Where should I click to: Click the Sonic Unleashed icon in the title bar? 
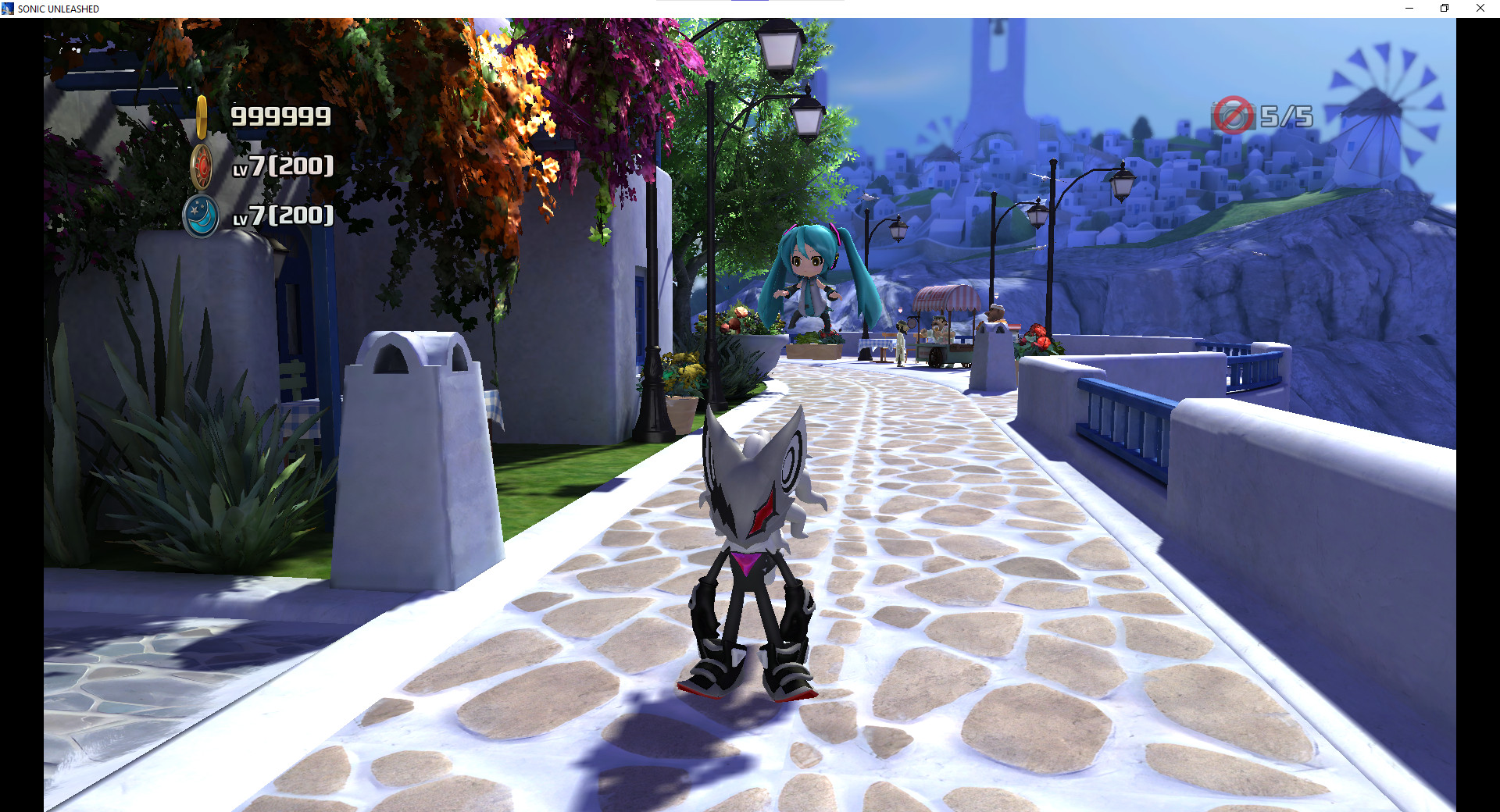[x=9, y=9]
